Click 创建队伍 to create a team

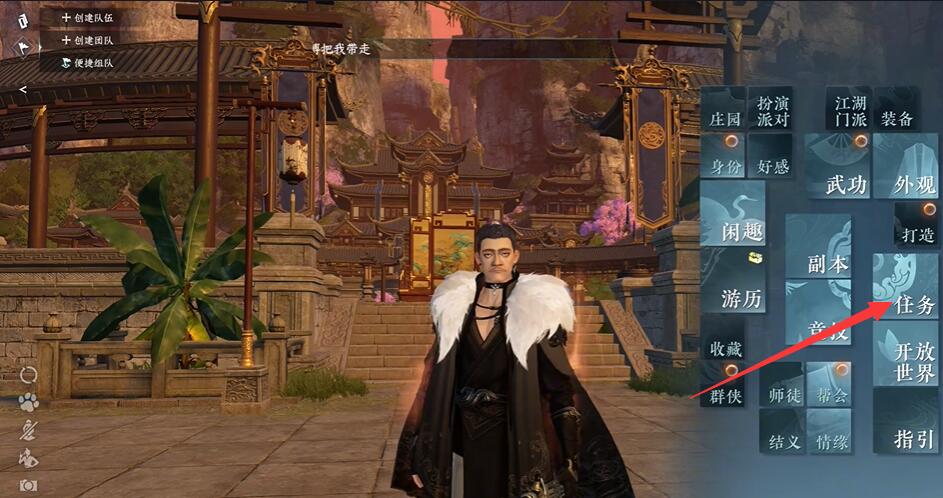87,17
